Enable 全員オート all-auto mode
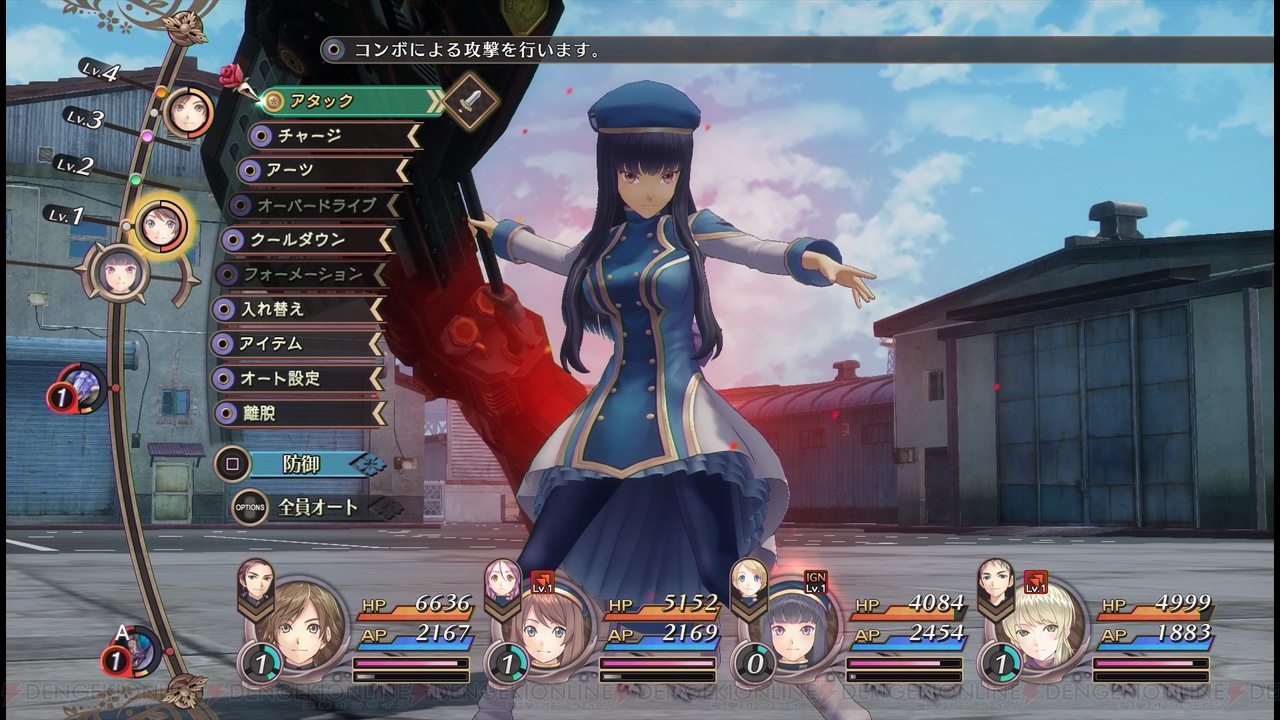This screenshot has width=1280, height=720. [315, 508]
